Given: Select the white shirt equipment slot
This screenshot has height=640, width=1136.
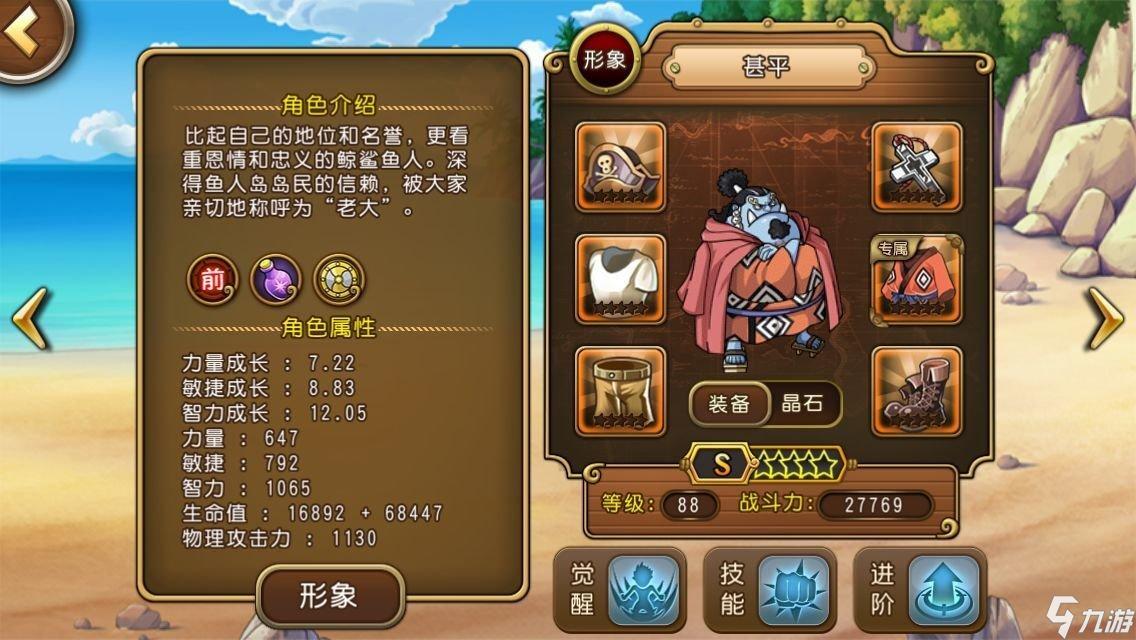Looking at the screenshot, I should (621, 280).
